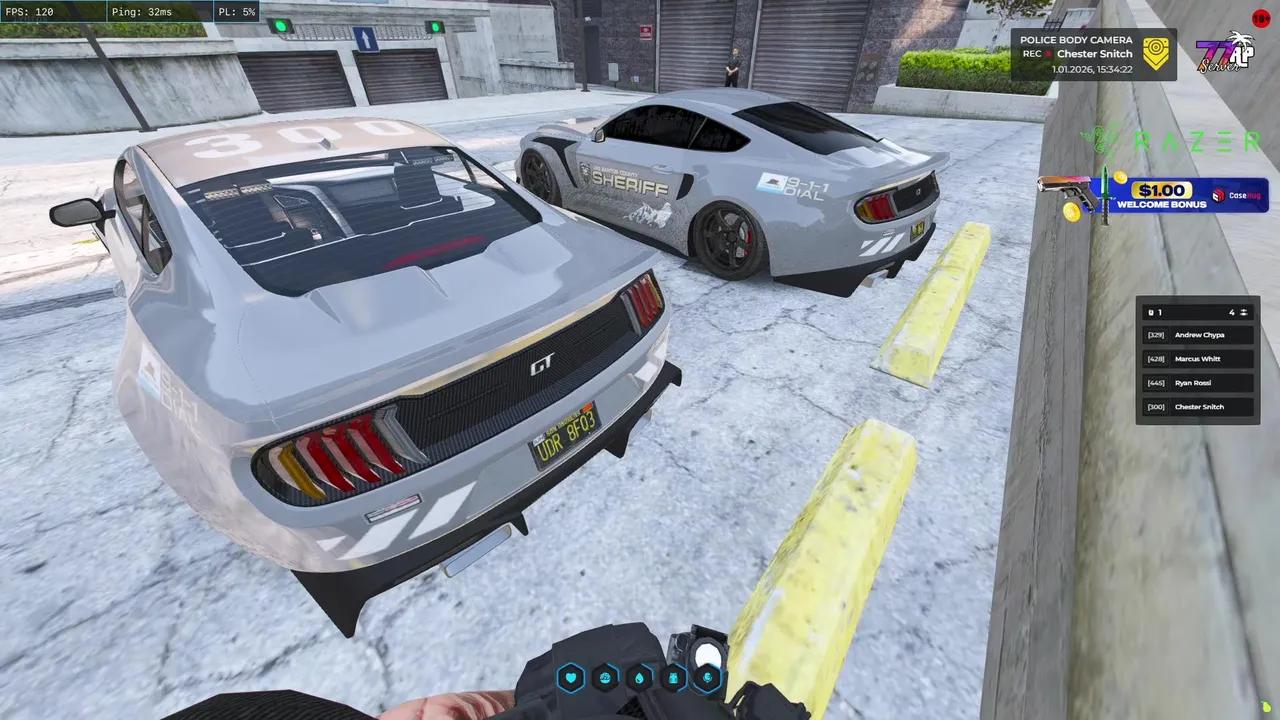Click the Razer logo watermark
The width and height of the screenshot is (1280, 720).
(x=1175, y=141)
